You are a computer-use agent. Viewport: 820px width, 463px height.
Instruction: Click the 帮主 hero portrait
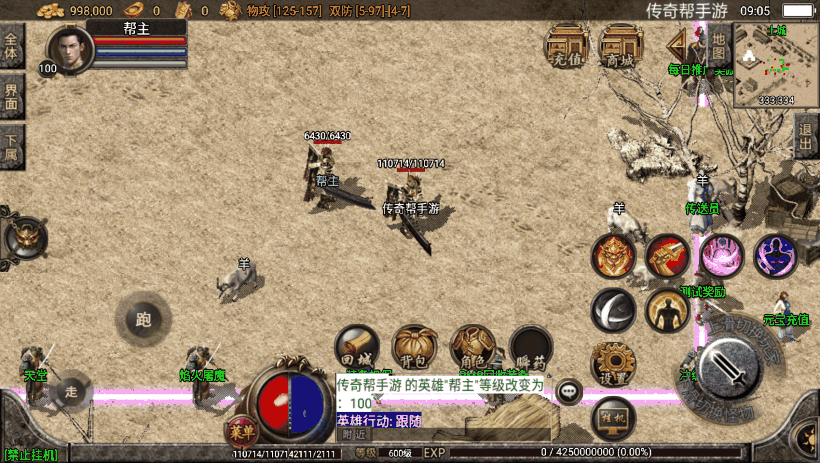[x=69, y=48]
